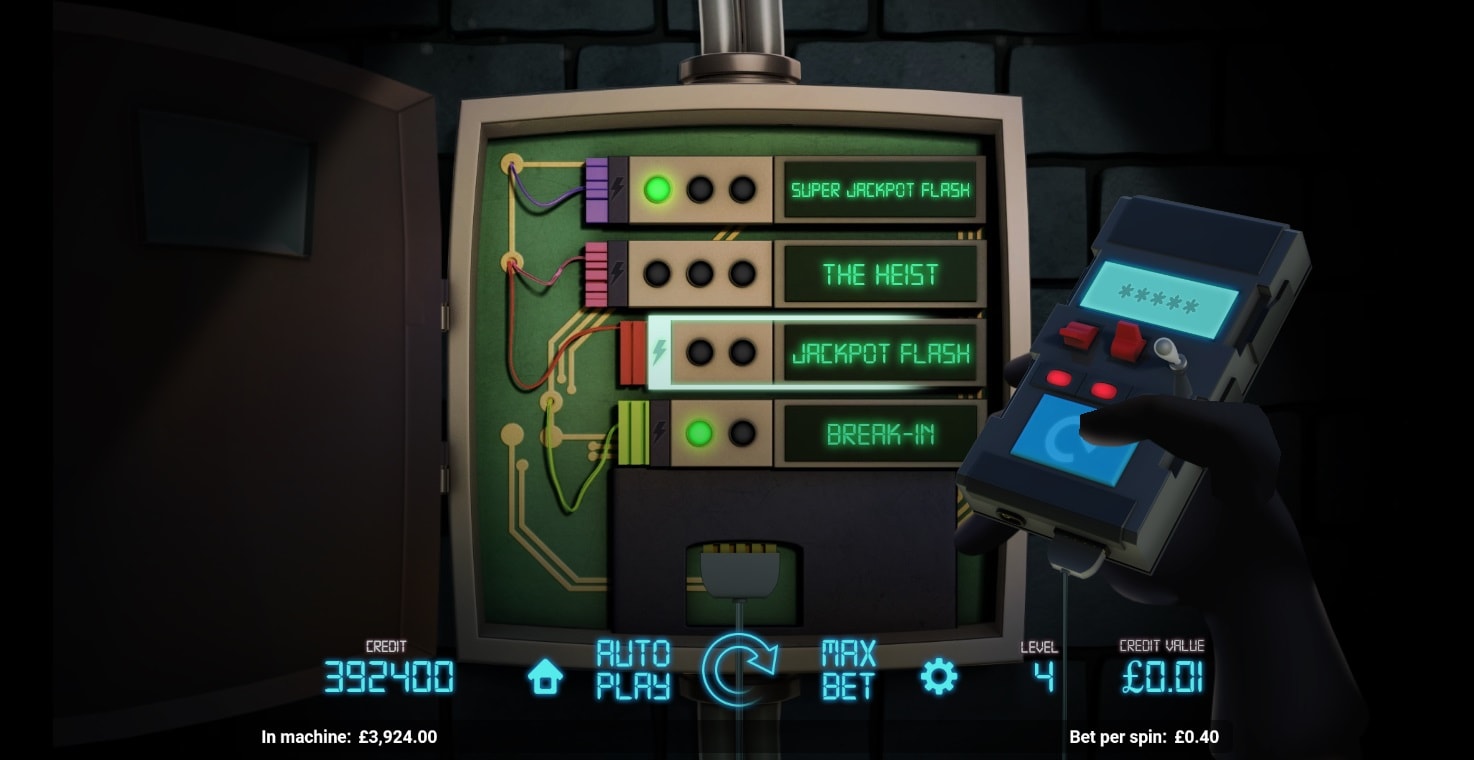
Task: Open the Break-In bonus display
Action: 879,432
